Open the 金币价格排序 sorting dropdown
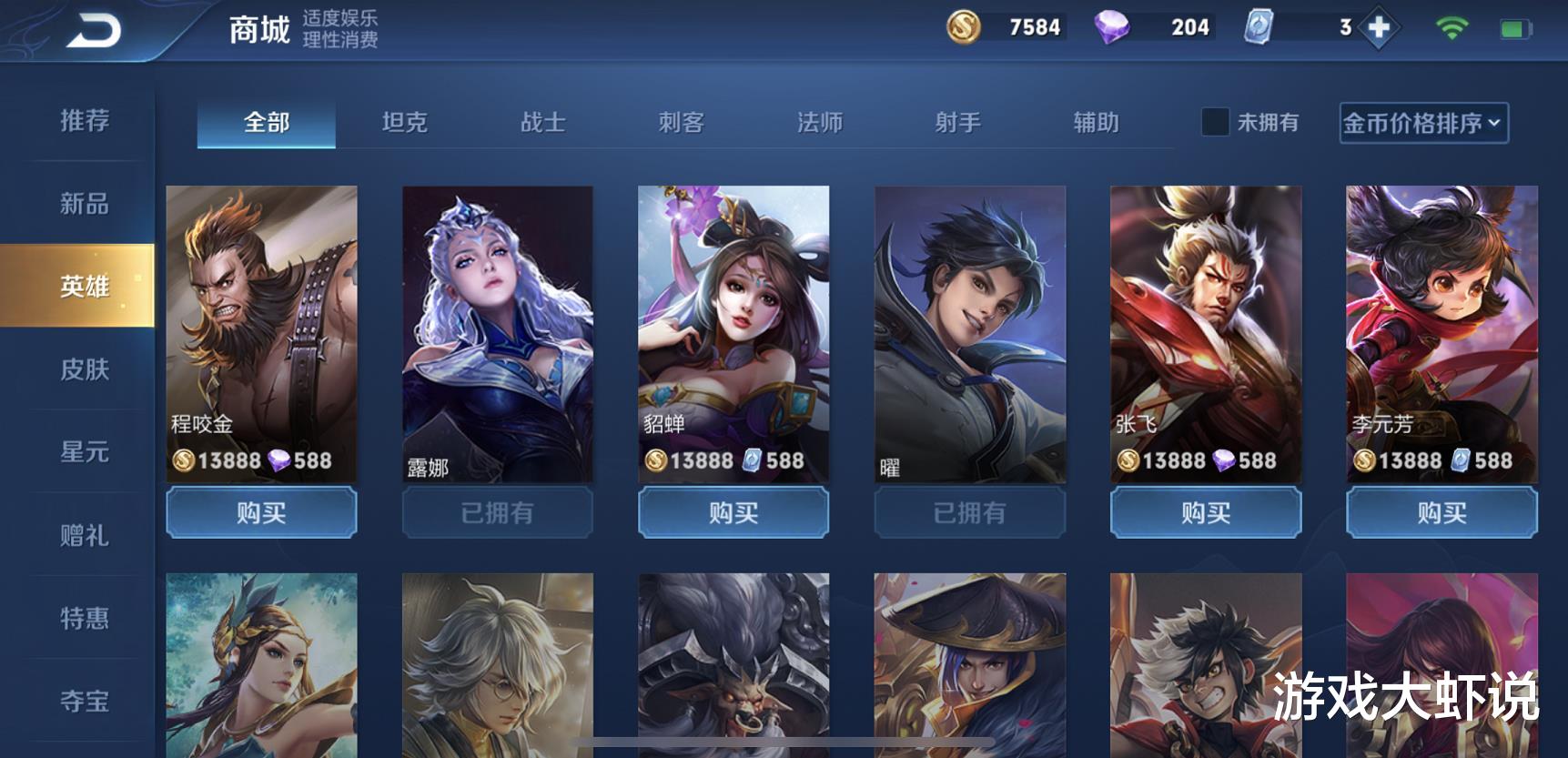Viewport: 1568px width, 758px height. point(1422,122)
